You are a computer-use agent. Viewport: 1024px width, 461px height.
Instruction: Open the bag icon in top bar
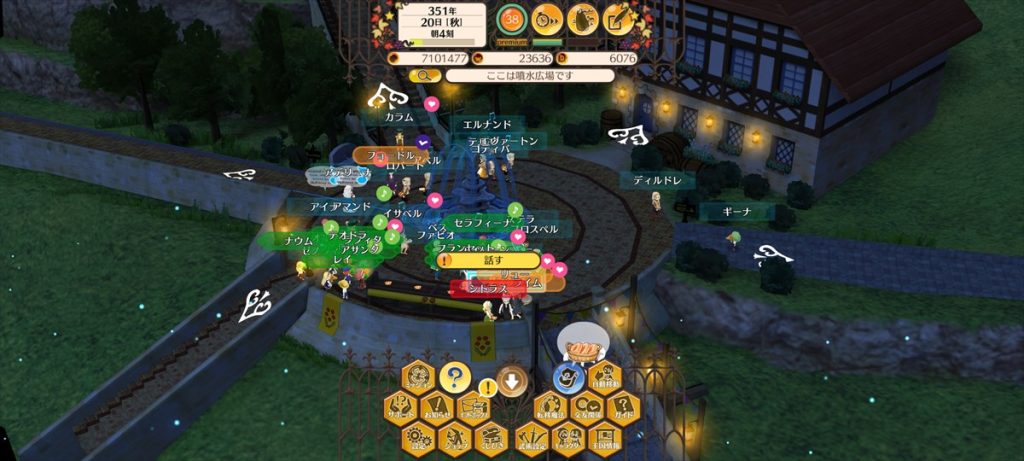click(x=583, y=18)
